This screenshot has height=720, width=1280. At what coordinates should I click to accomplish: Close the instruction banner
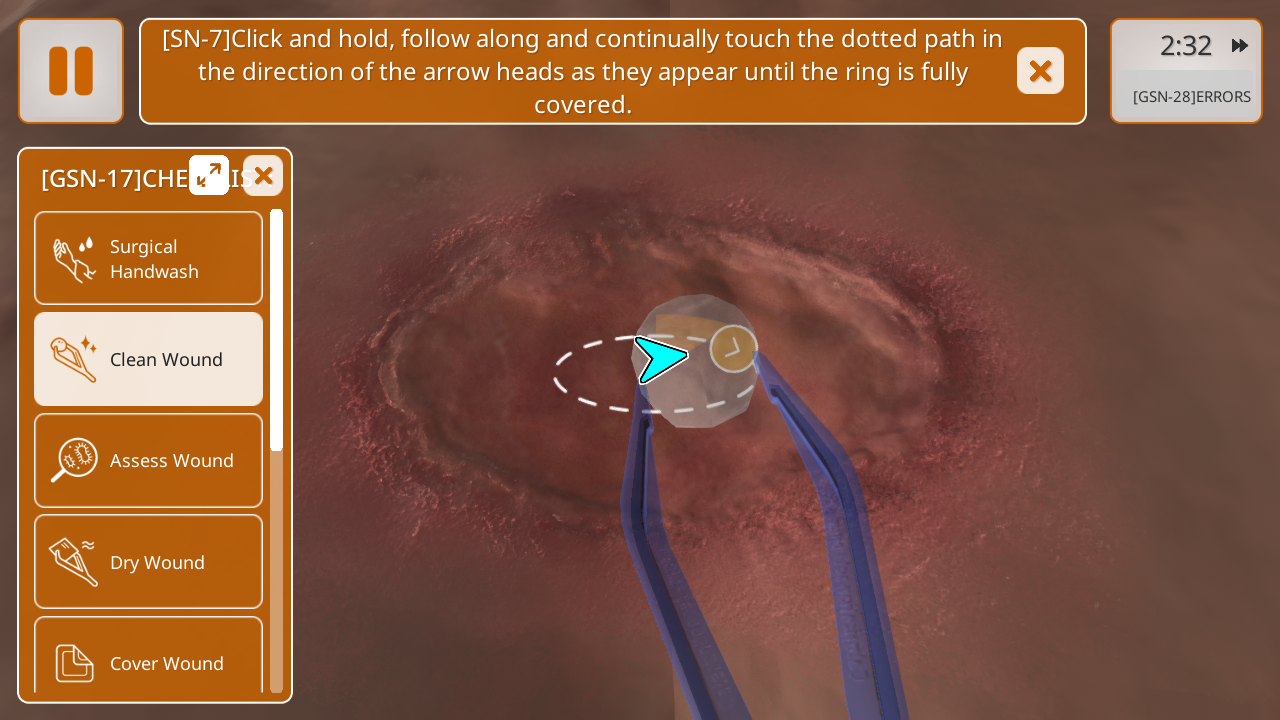point(1040,71)
